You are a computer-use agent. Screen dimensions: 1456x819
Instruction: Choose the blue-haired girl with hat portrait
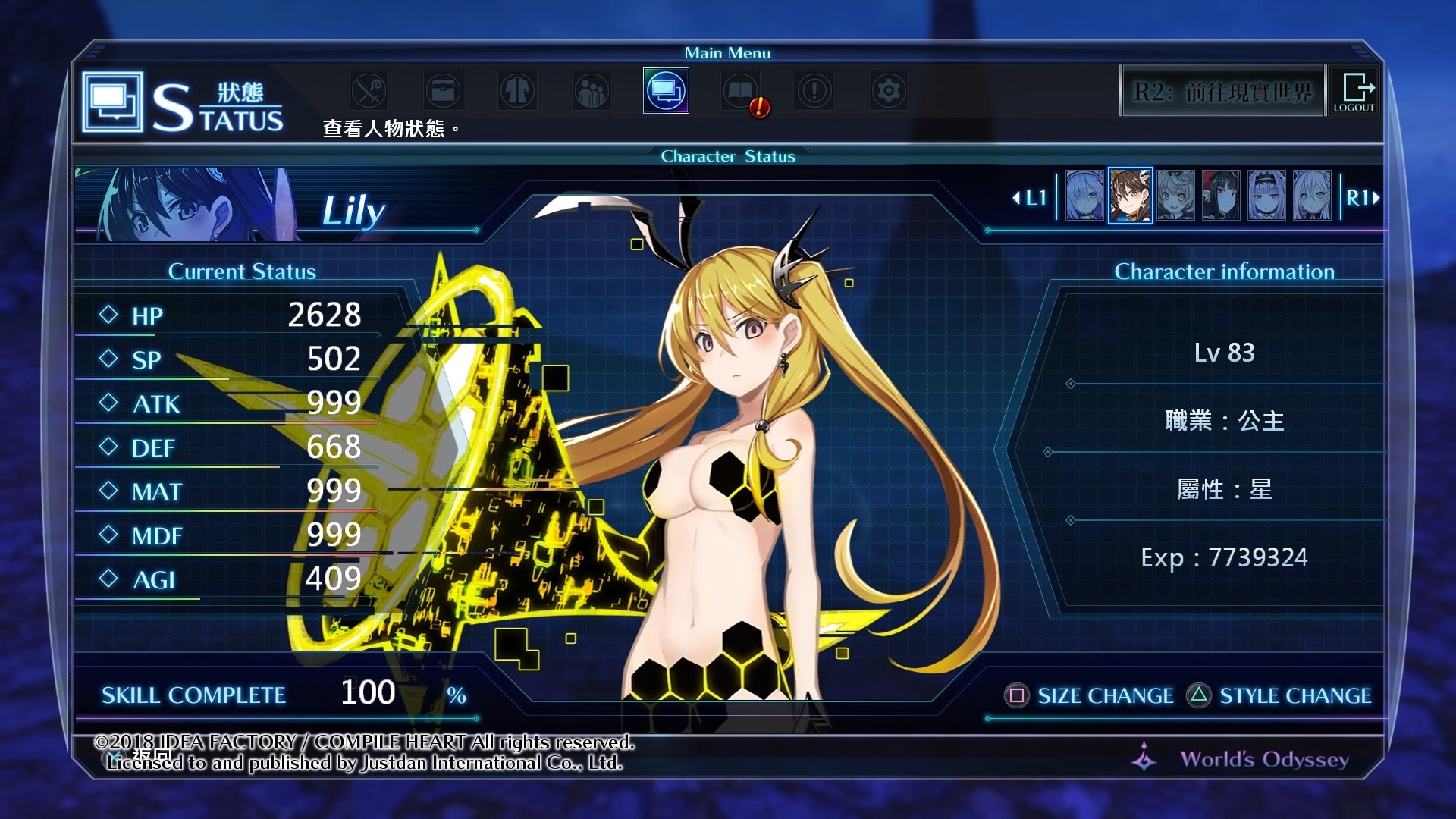(1084, 196)
